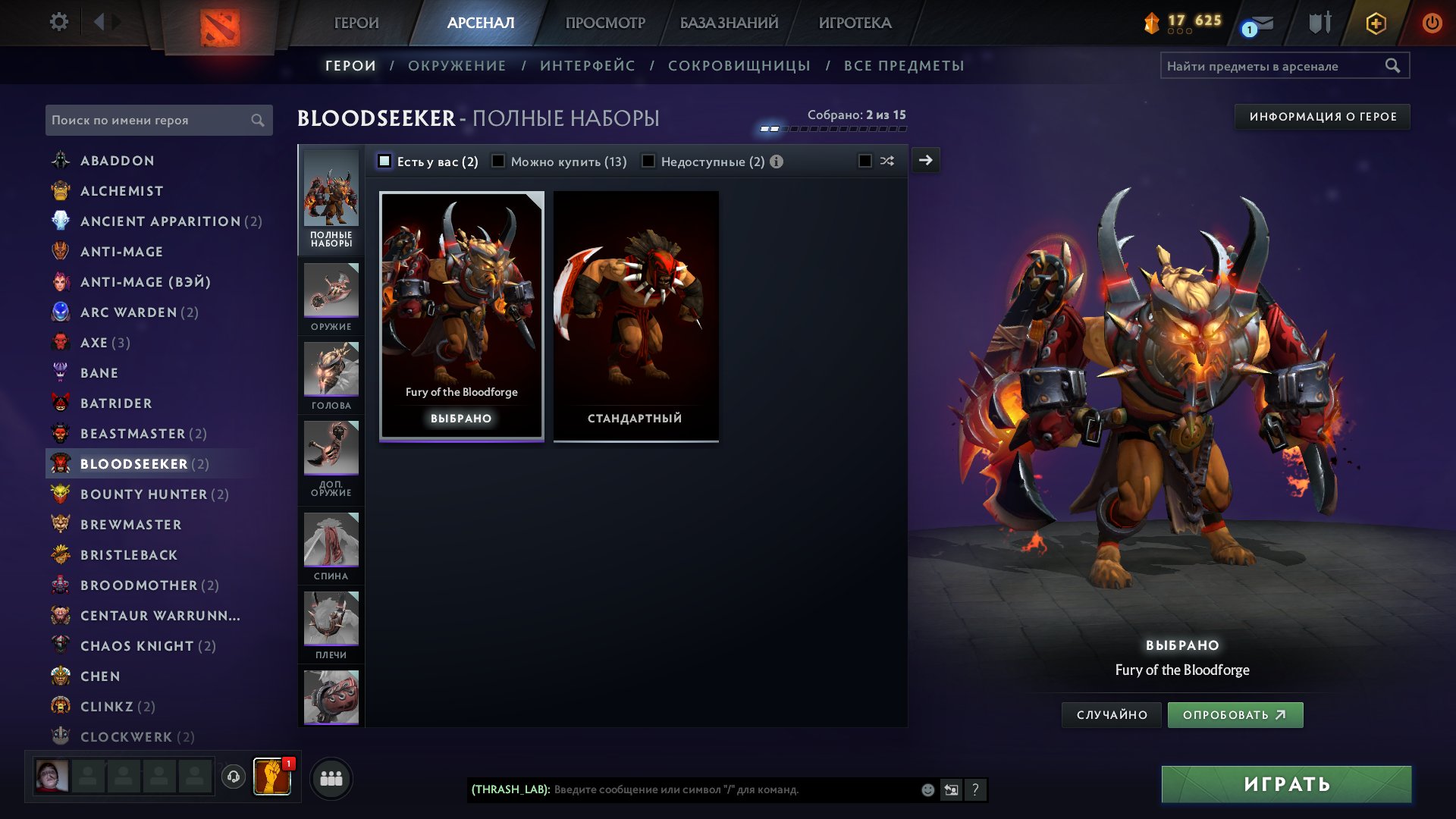Click the hero name search box

tap(150, 120)
